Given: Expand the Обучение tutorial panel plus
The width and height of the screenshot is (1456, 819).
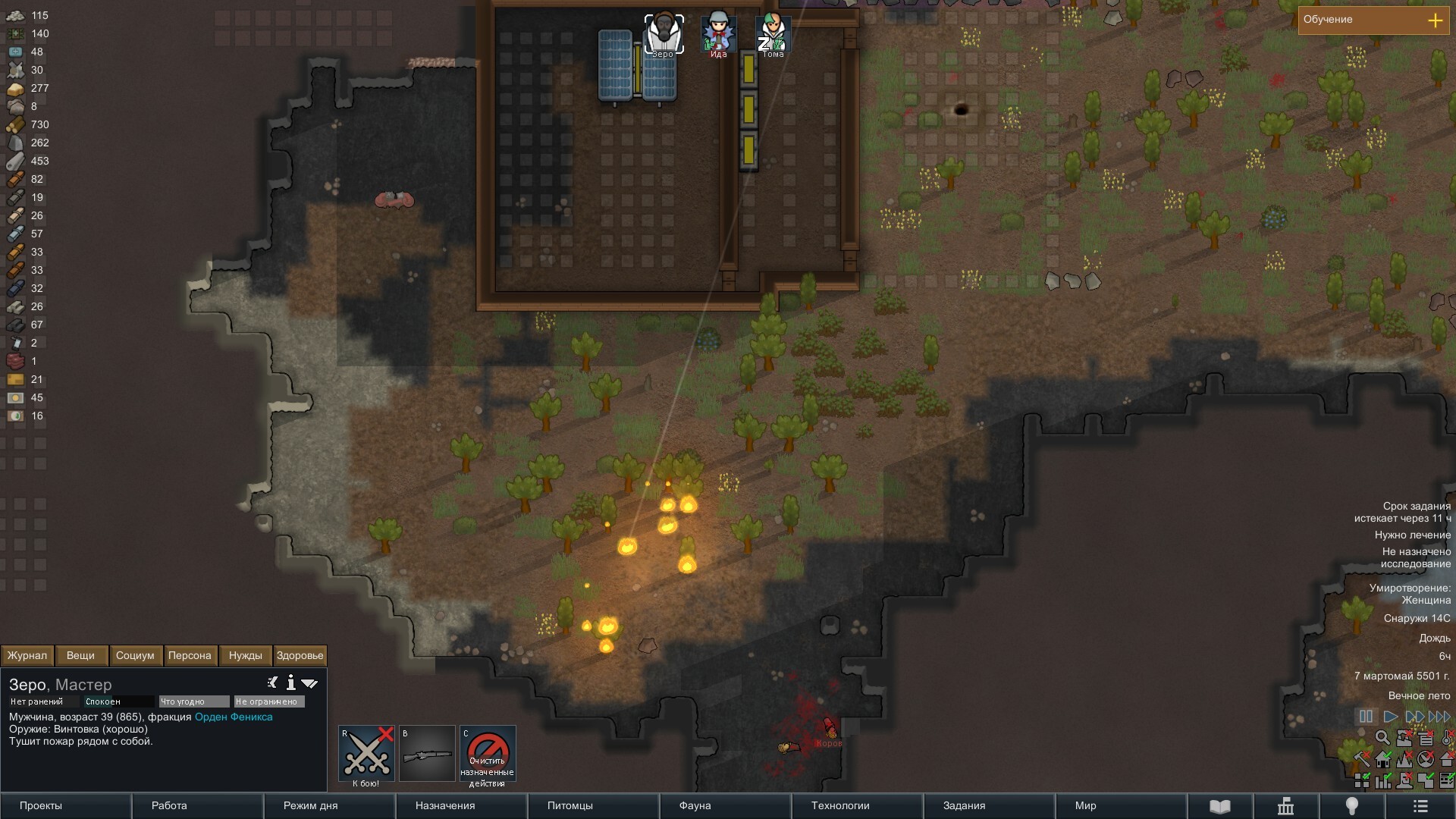Looking at the screenshot, I should click(1435, 20).
